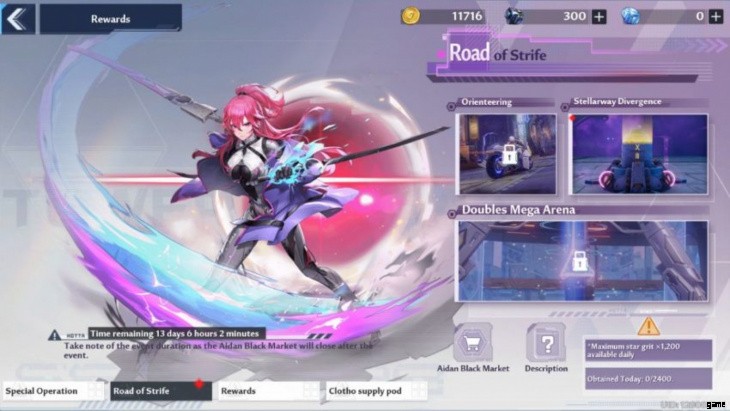Switch to the Special Operation tab
Image resolution: width=730 pixels, height=411 pixels.
[x=50, y=390]
